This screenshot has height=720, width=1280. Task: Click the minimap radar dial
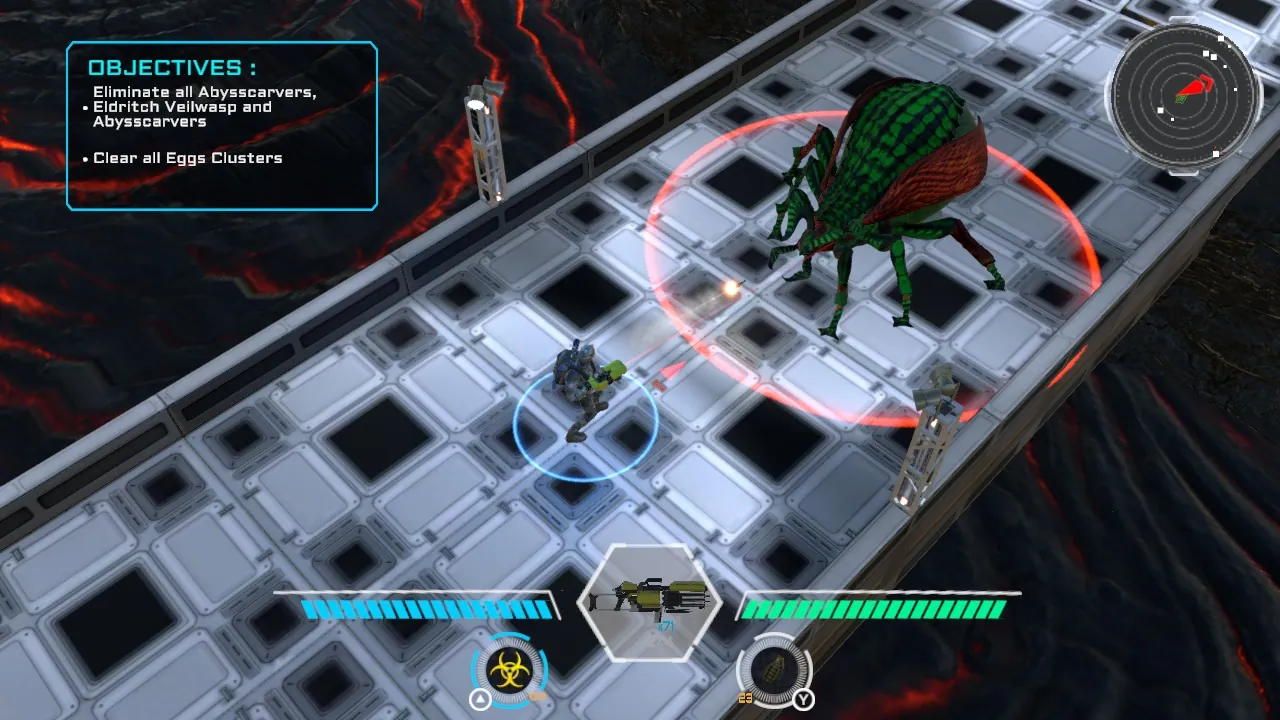1185,95
